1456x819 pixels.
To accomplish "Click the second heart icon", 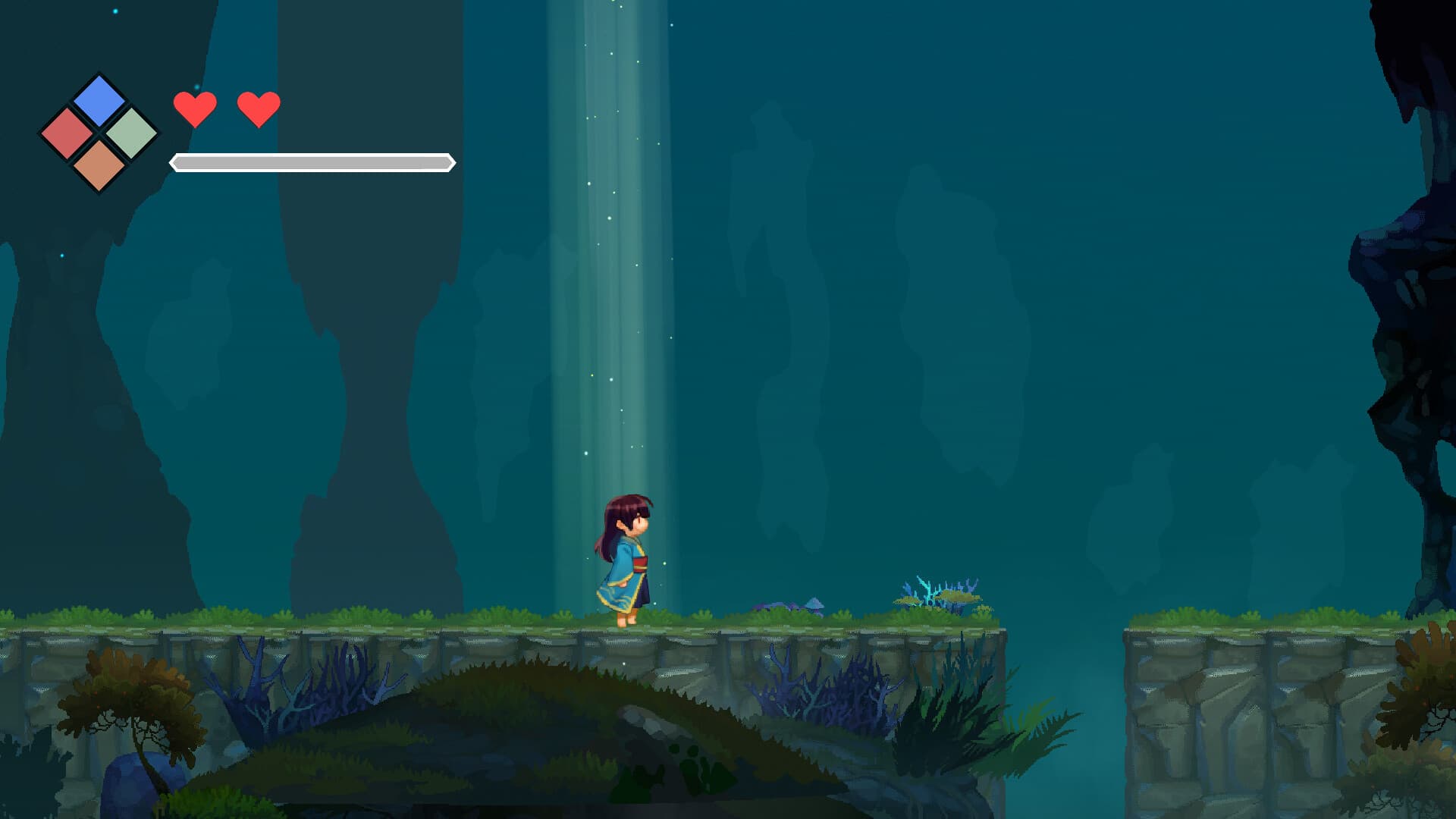I will point(259,108).
